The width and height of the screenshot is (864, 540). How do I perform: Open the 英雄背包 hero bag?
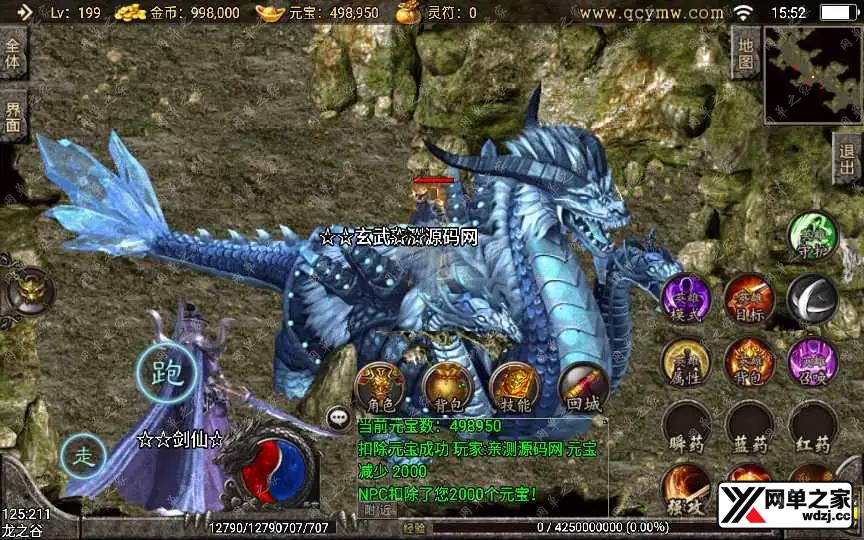tap(749, 361)
